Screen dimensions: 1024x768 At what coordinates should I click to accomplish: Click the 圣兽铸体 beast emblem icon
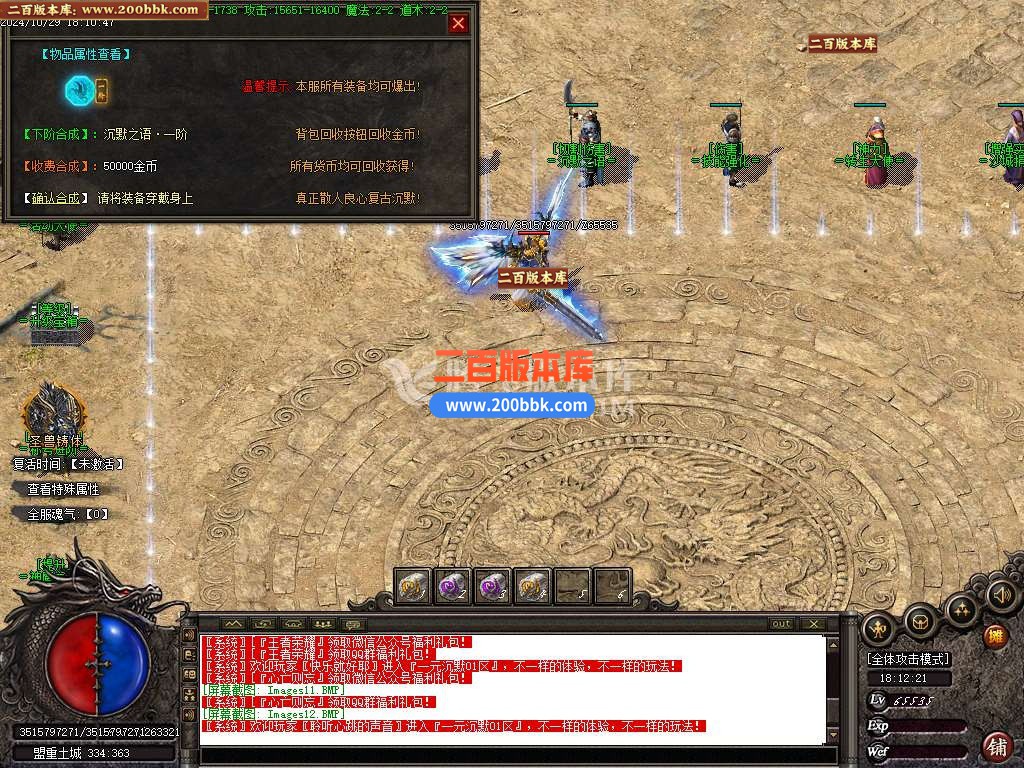[x=52, y=410]
